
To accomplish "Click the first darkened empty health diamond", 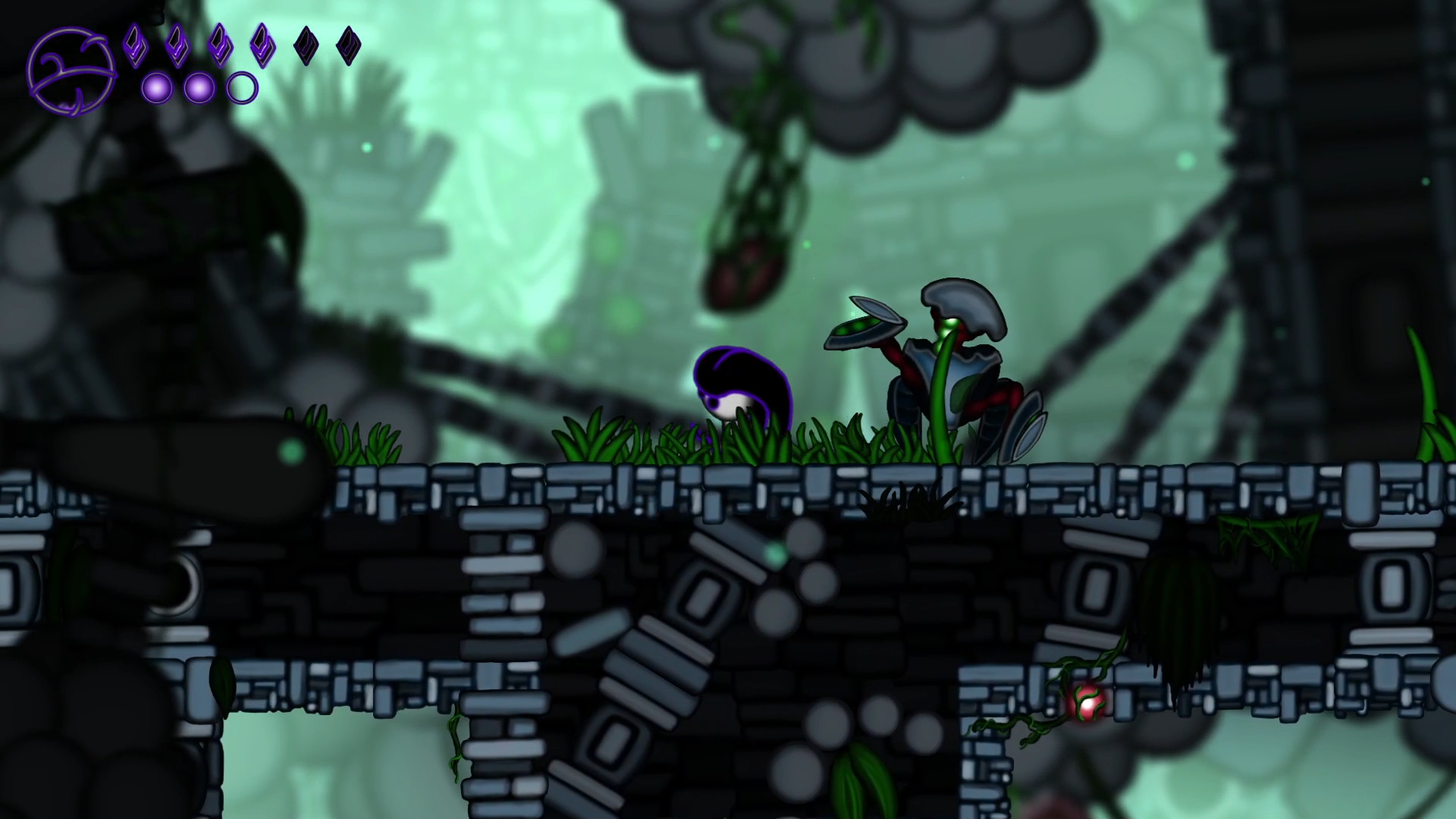I will pos(304,47).
